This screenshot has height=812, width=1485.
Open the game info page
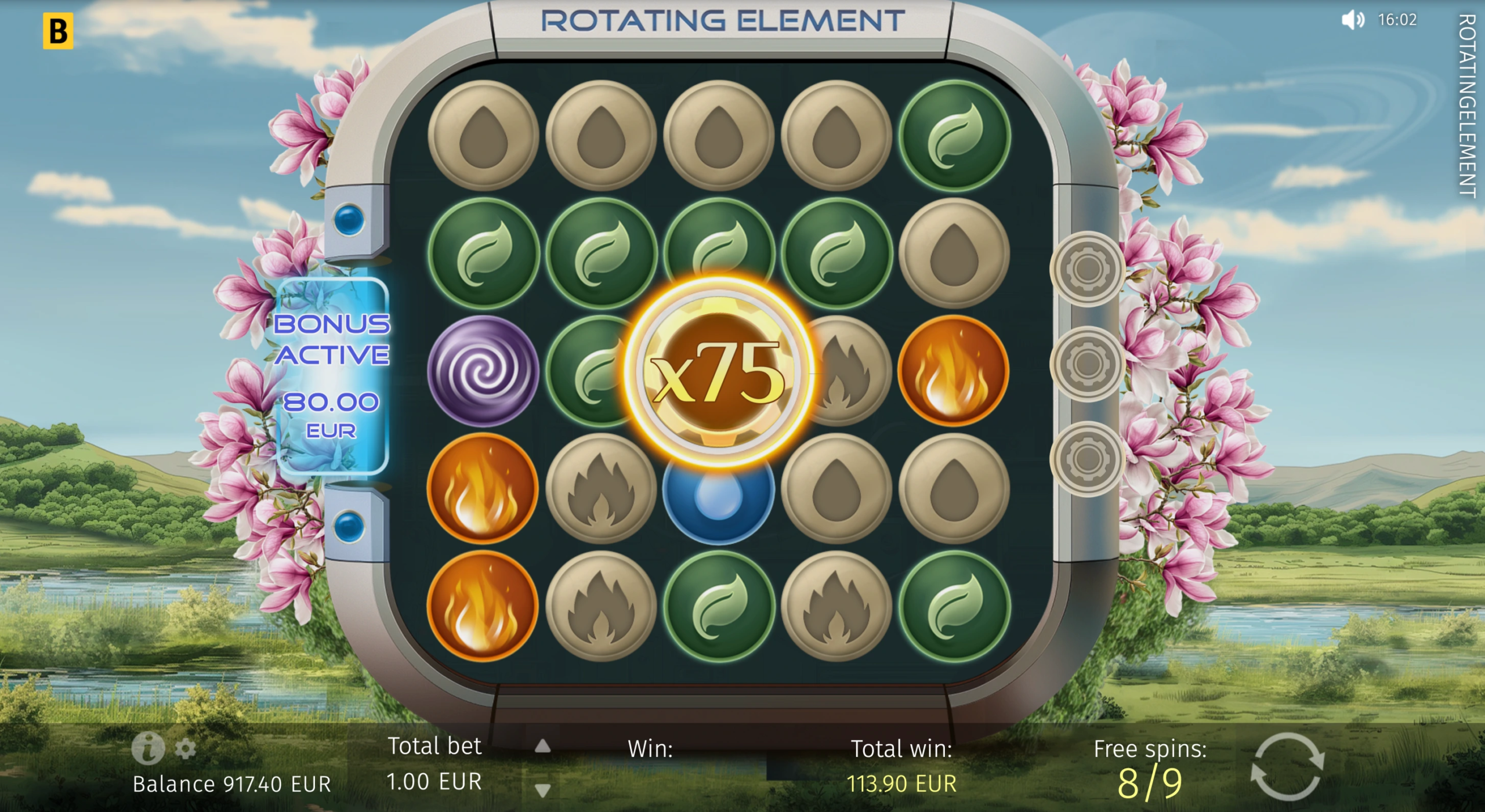147,748
